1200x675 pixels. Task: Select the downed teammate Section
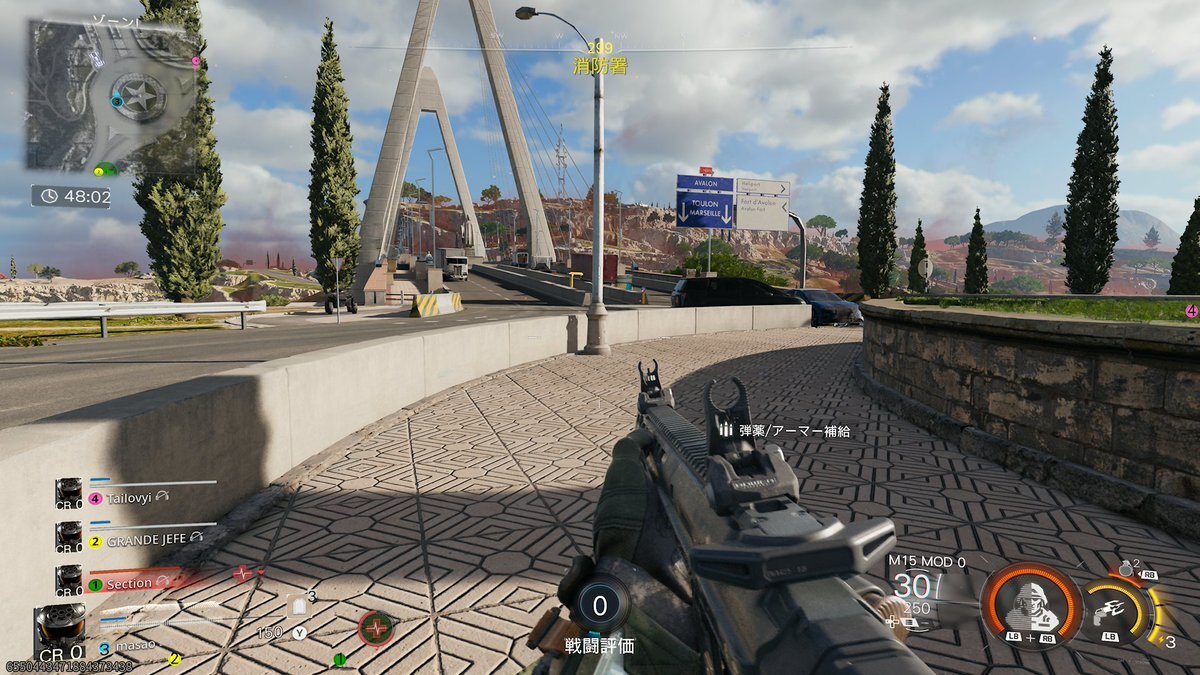130,583
